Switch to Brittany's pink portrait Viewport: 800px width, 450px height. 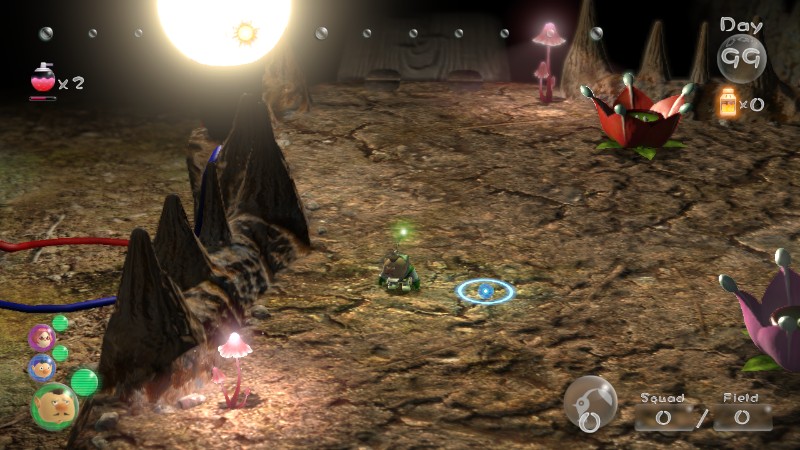(x=42, y=338)
